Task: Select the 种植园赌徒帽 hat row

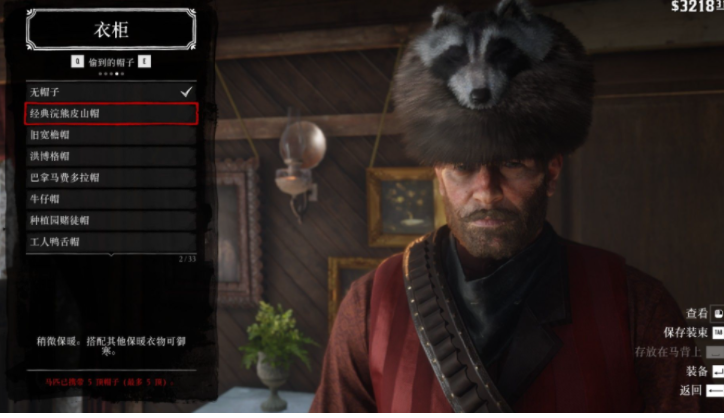Action: click(x=110, y=220)
